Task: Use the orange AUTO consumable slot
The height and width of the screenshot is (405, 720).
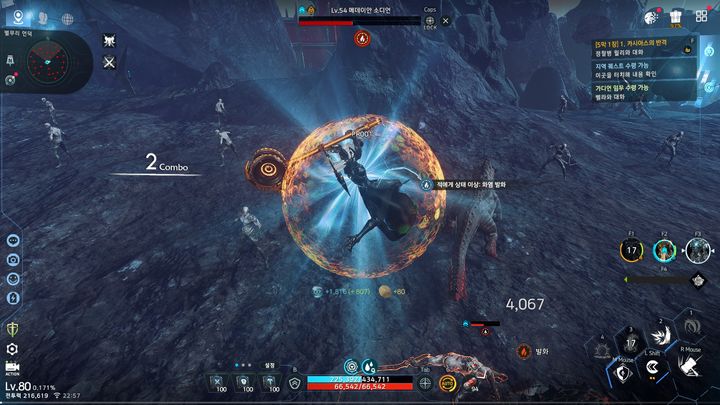Action: coord(449,383)
